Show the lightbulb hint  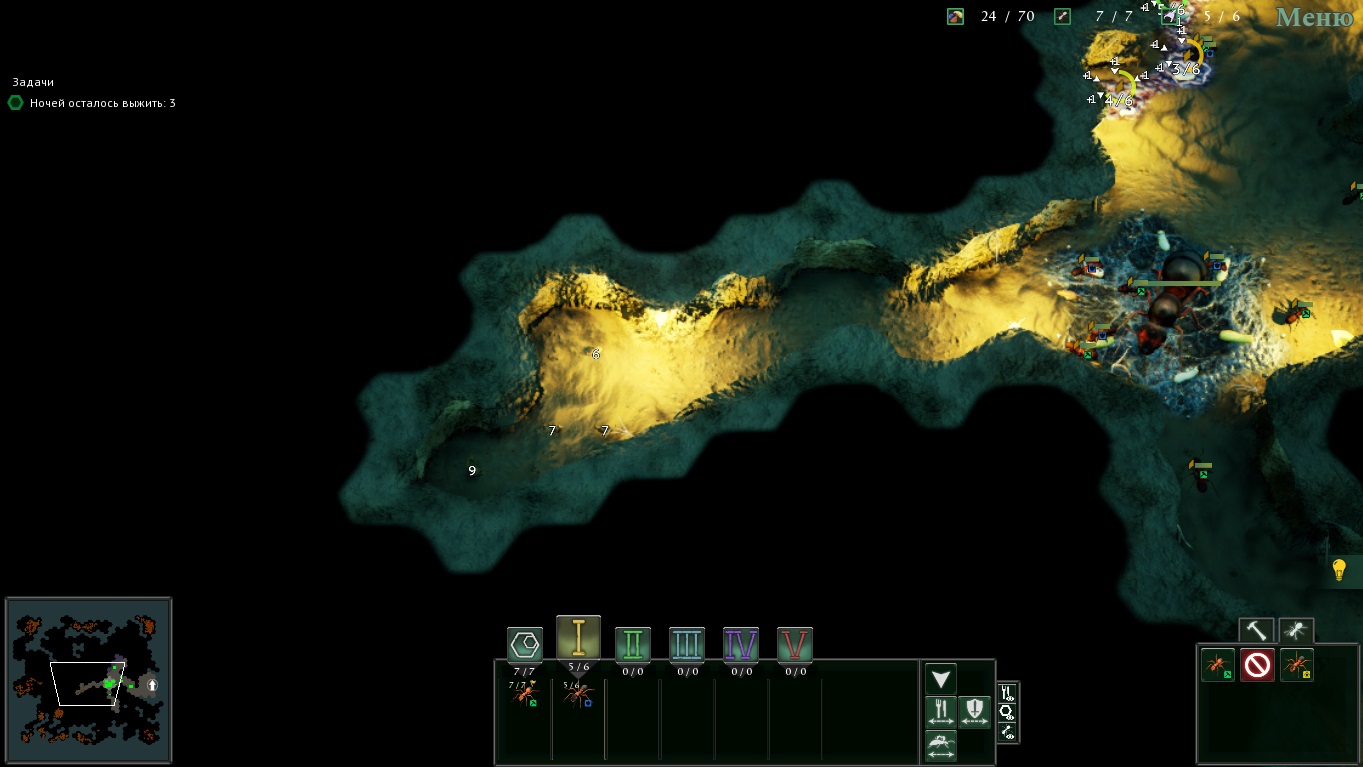(x=1339, y=571)
